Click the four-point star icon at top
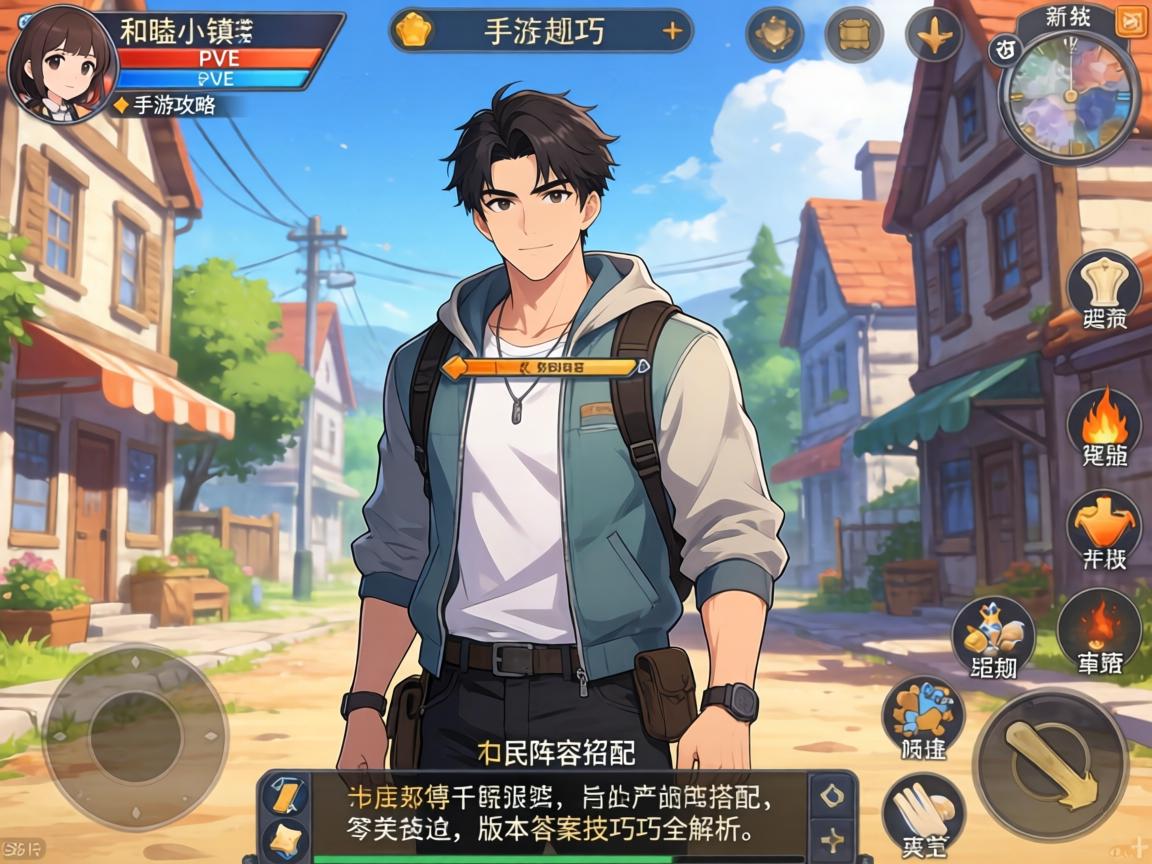Screen dimensions: 1152x864 click(933, 35)
